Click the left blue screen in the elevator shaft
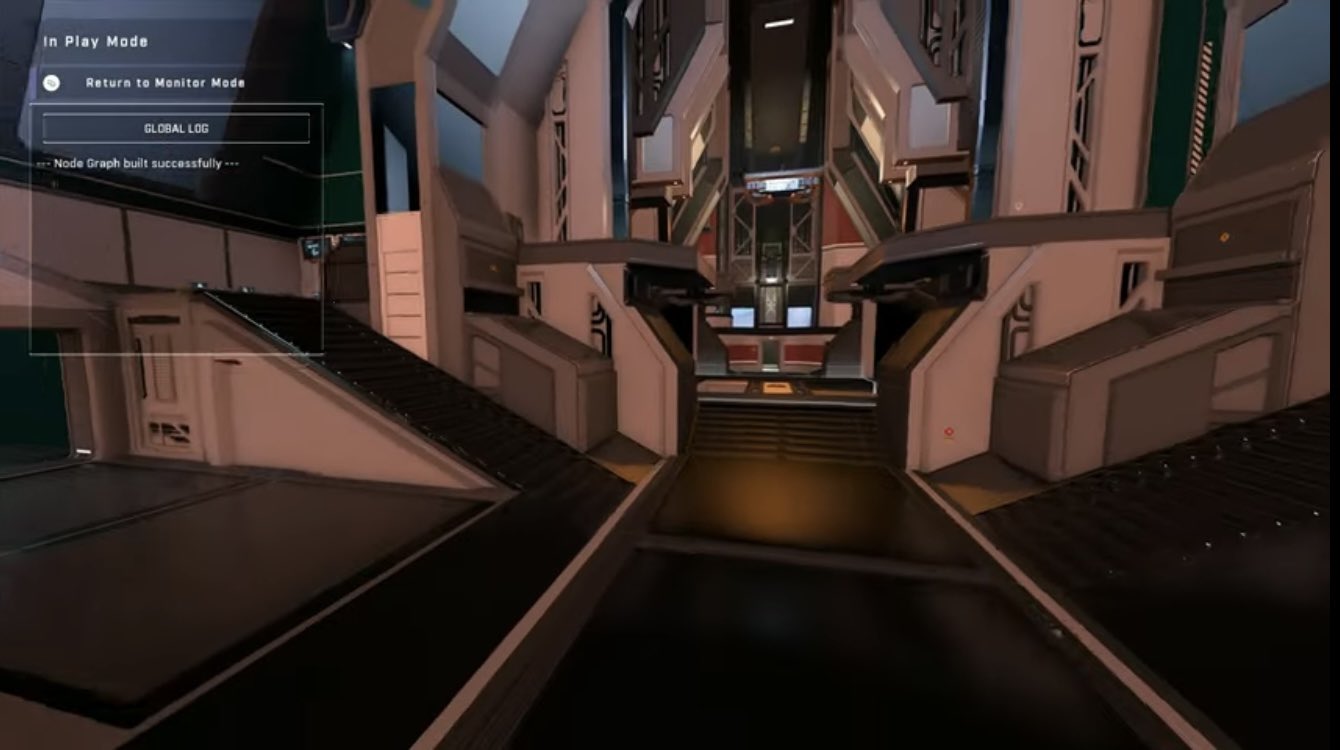The height and width of the screenshot is (750, 1340). 742,317
